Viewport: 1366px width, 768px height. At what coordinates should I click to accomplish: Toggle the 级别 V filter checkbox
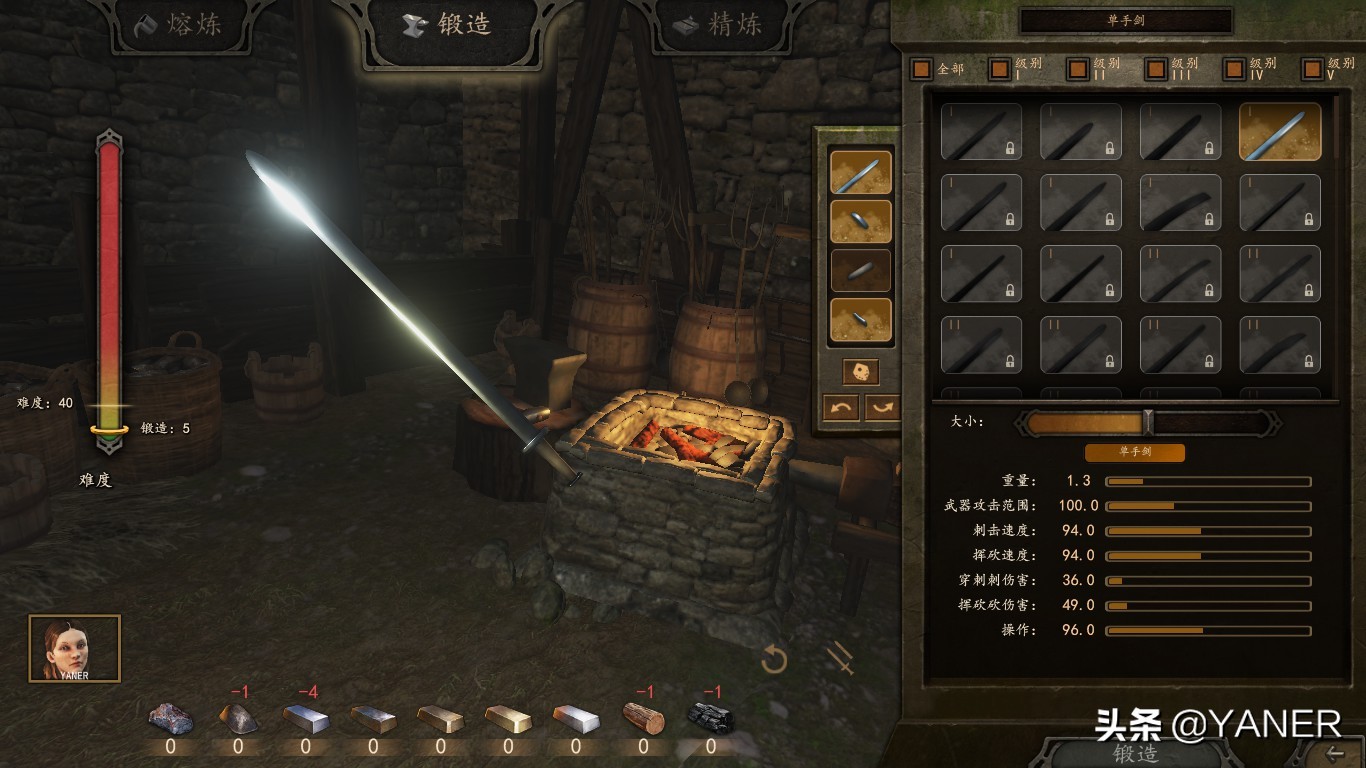coord(1312,69)
